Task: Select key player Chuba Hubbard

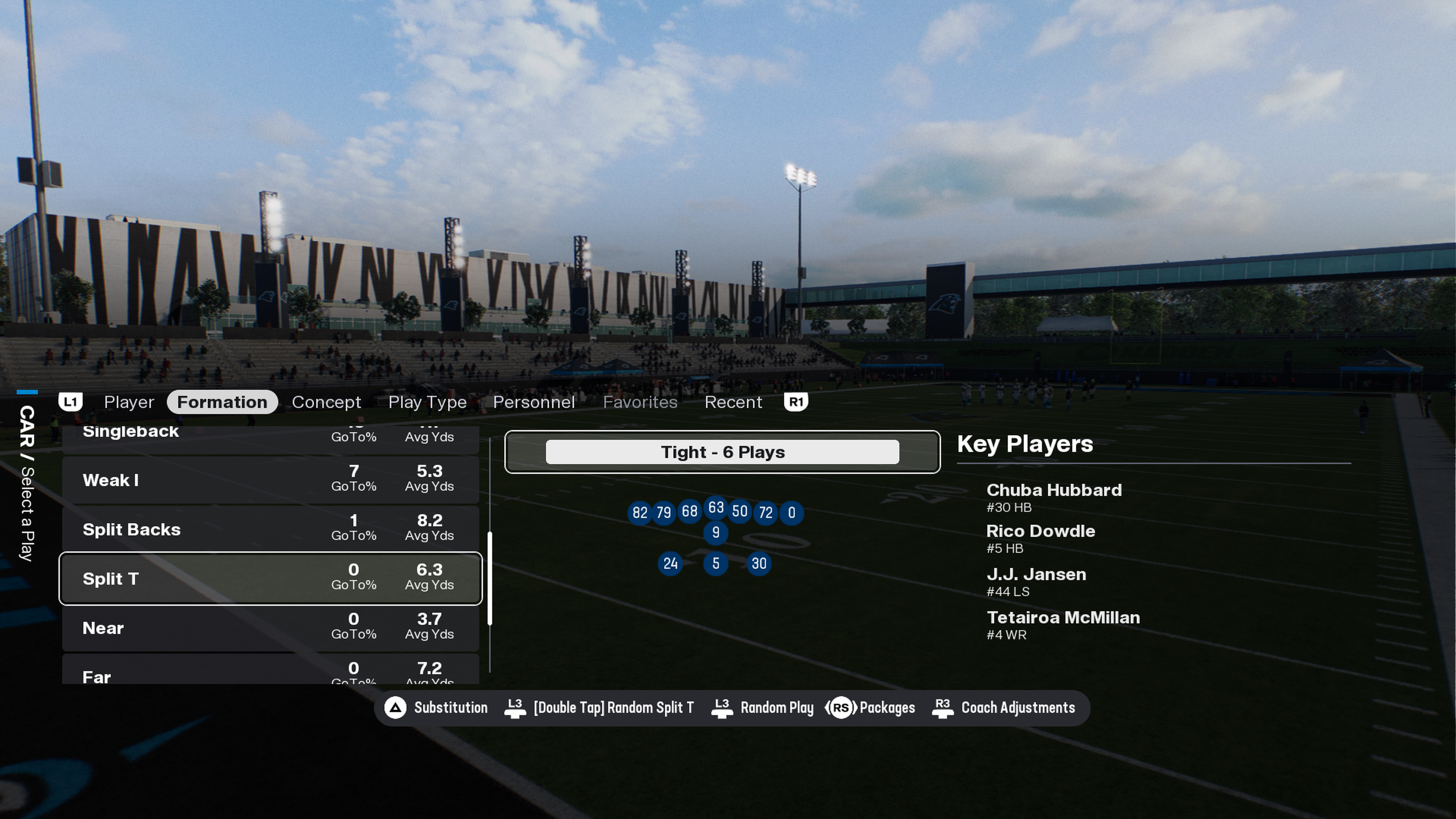Action: click(x=1054, y=496)
